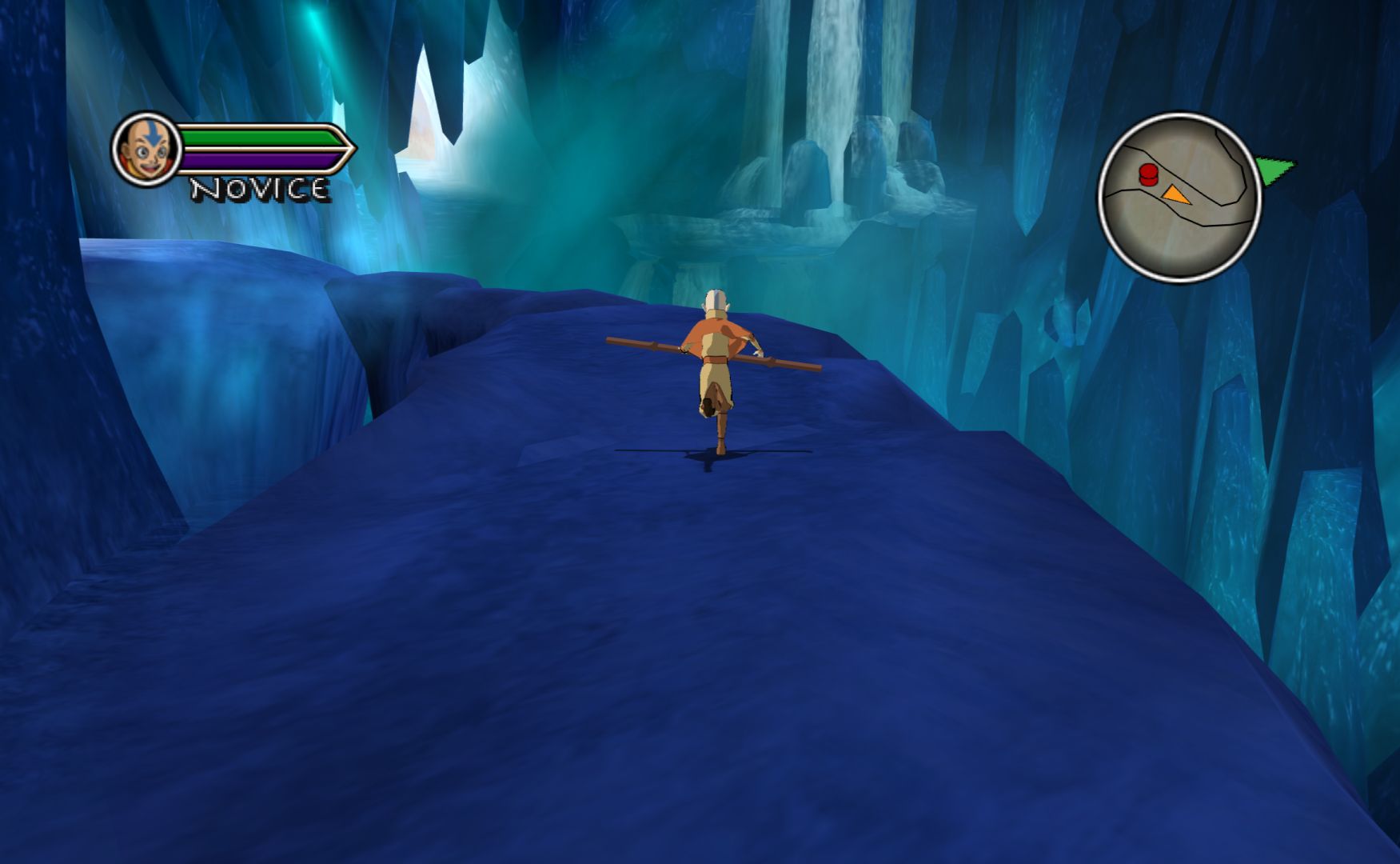Click the orange player arrow on minimap
The width and height of the screenshot is (1400, 864).
click(1174, 194)
